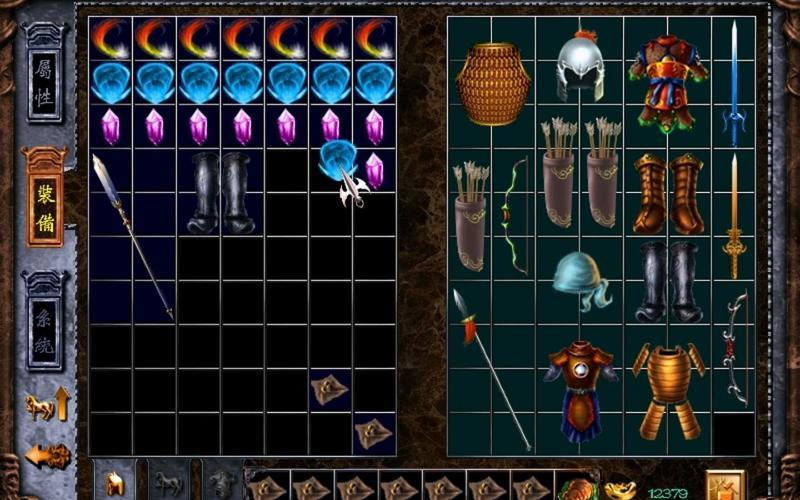
Task: Click the orange back arrow button
Action: click(47, 456)
